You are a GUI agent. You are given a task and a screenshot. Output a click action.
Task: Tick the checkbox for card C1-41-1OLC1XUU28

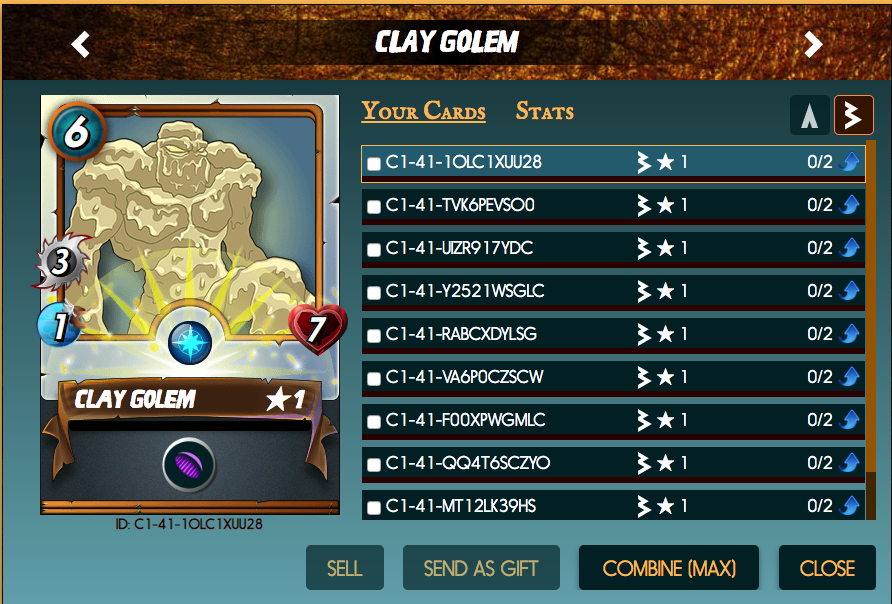(374, 164)
